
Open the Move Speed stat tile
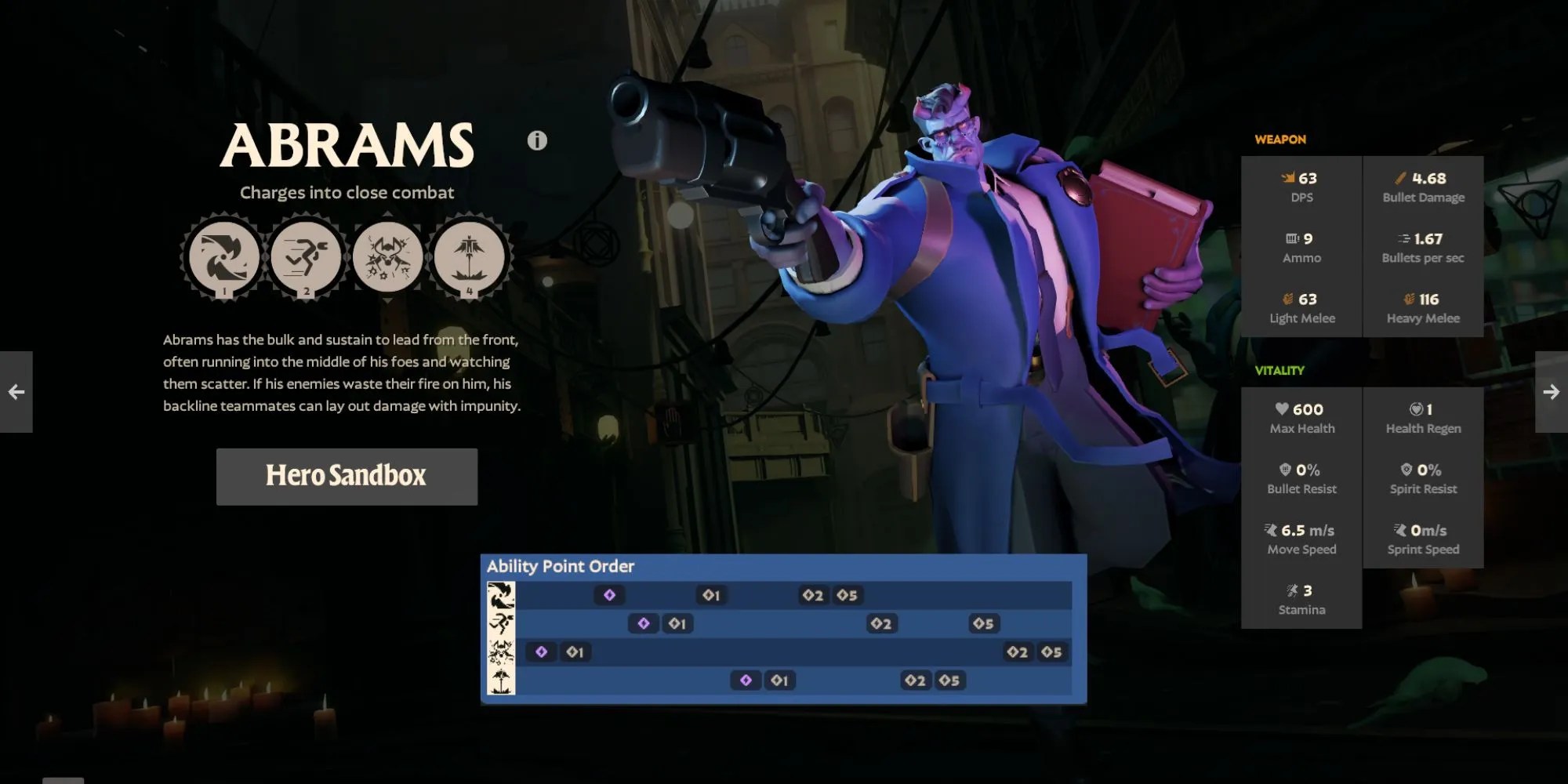(1301, 539)
